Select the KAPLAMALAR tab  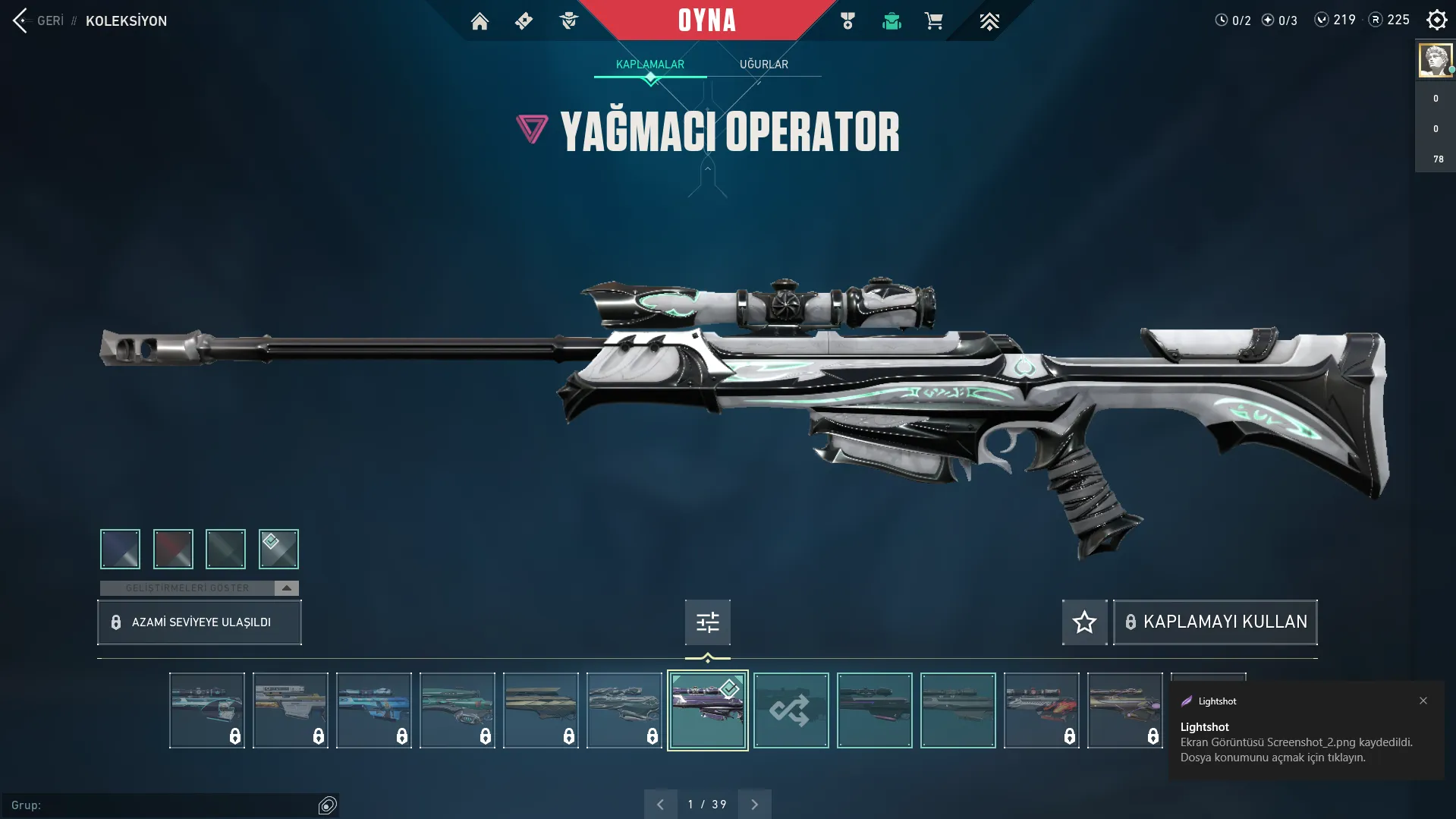point(649,65)
